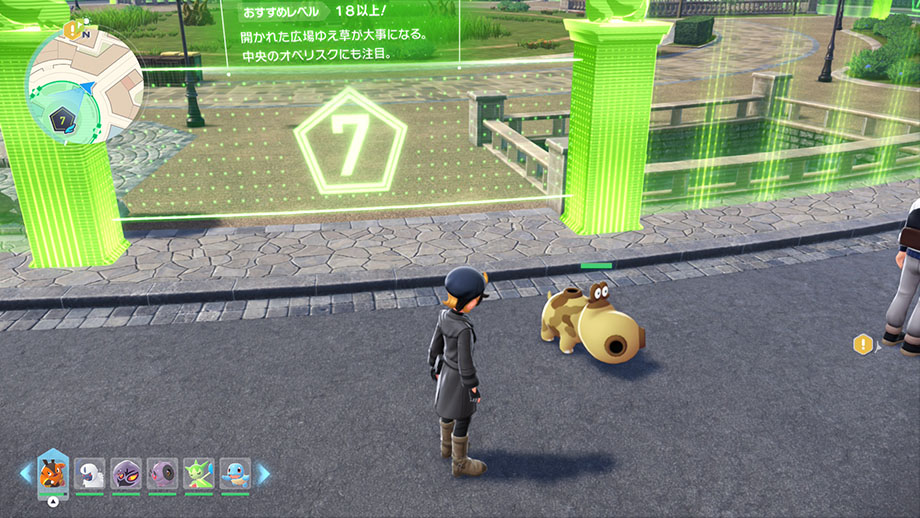Click the right arrow of party bar

[264, 473]
